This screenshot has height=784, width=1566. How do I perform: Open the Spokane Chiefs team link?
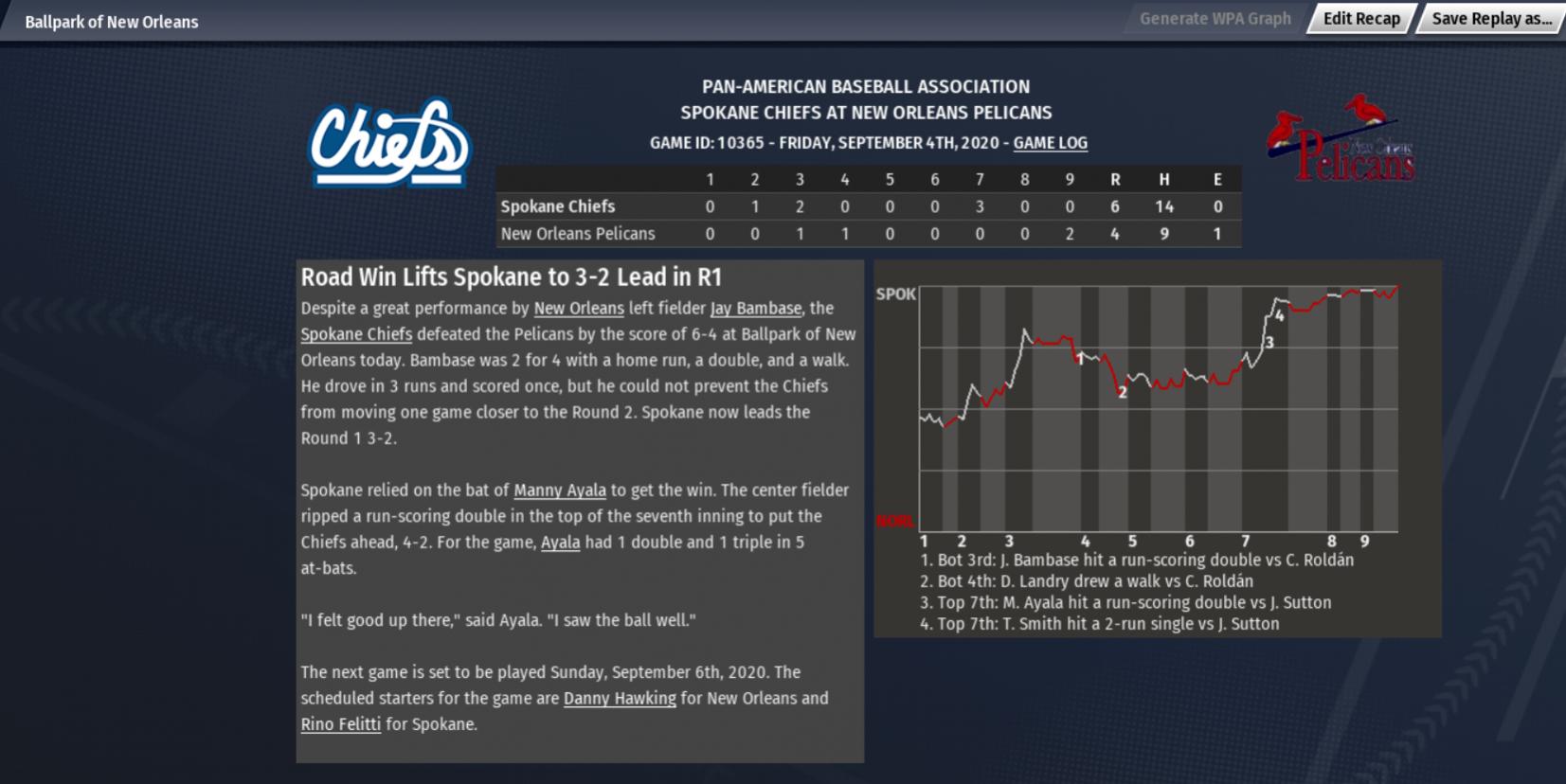[x=356, y=334]
